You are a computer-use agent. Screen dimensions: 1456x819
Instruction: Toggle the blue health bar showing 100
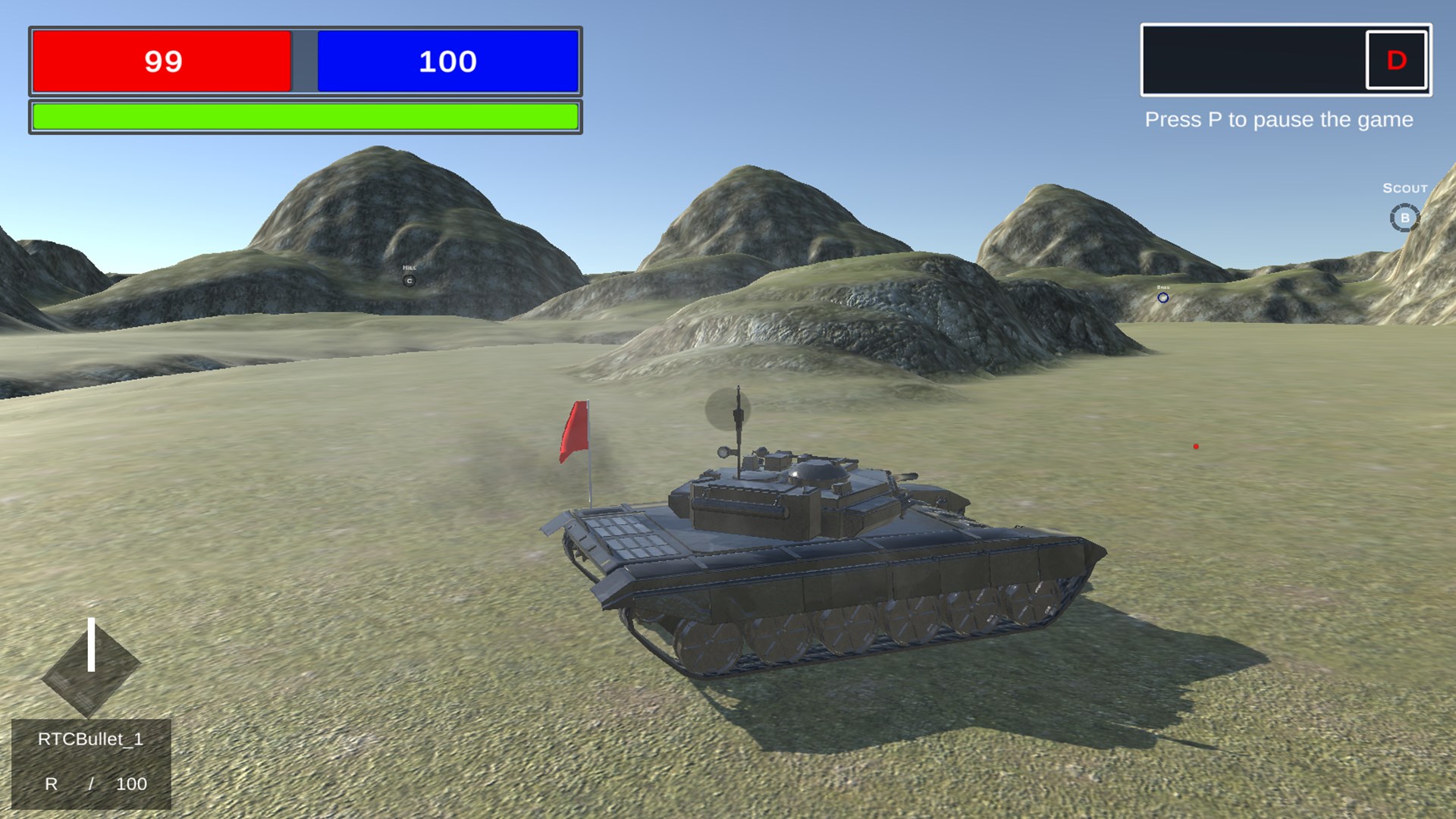(447, 61)
